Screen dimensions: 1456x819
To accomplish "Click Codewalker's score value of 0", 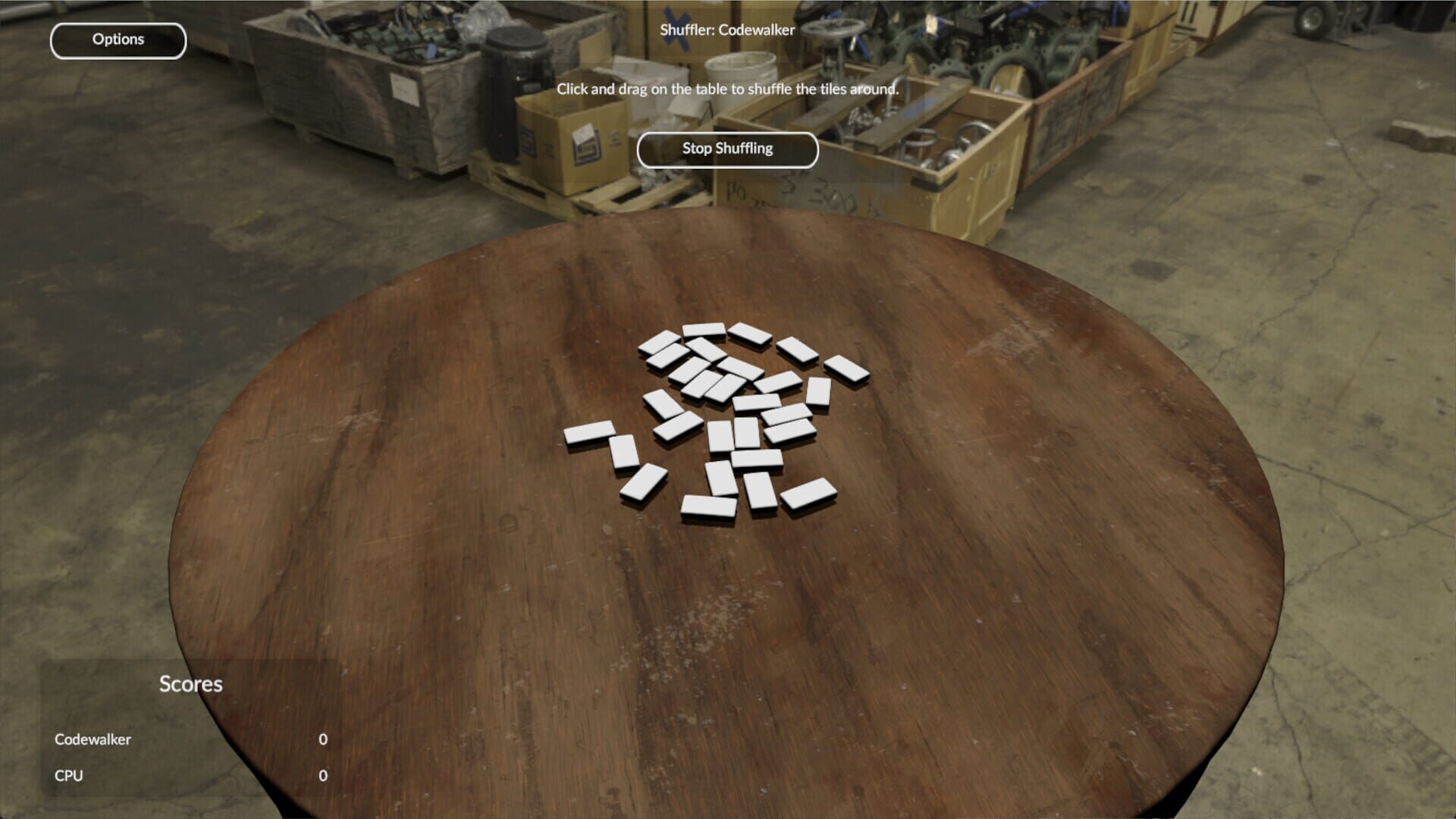I will (322, 739).
